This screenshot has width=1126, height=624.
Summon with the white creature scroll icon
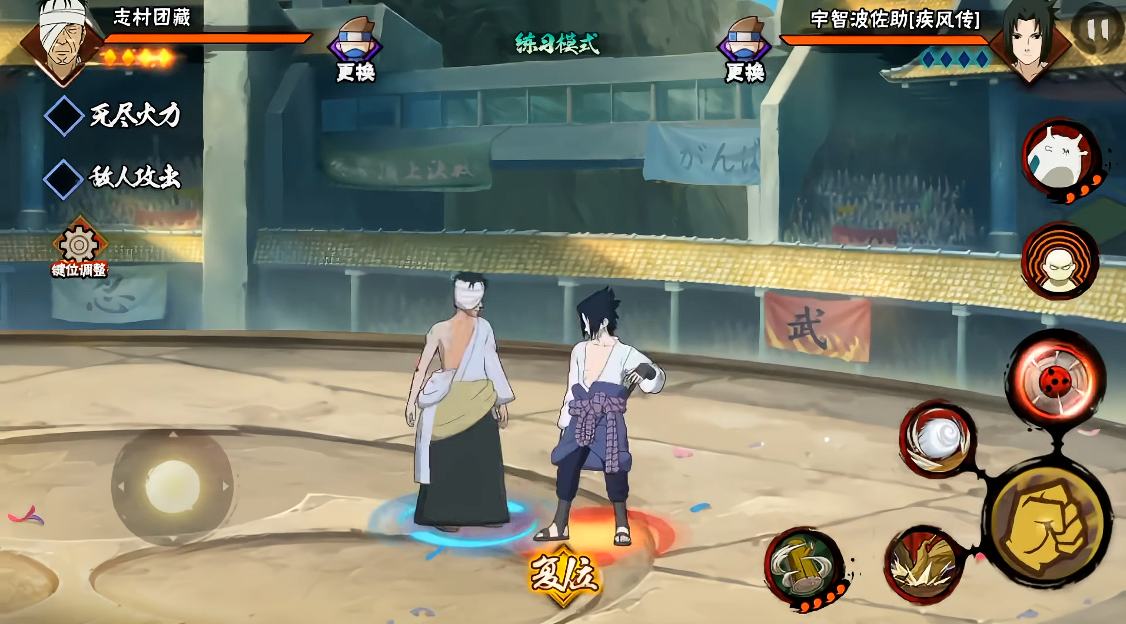click(1059, 159)
